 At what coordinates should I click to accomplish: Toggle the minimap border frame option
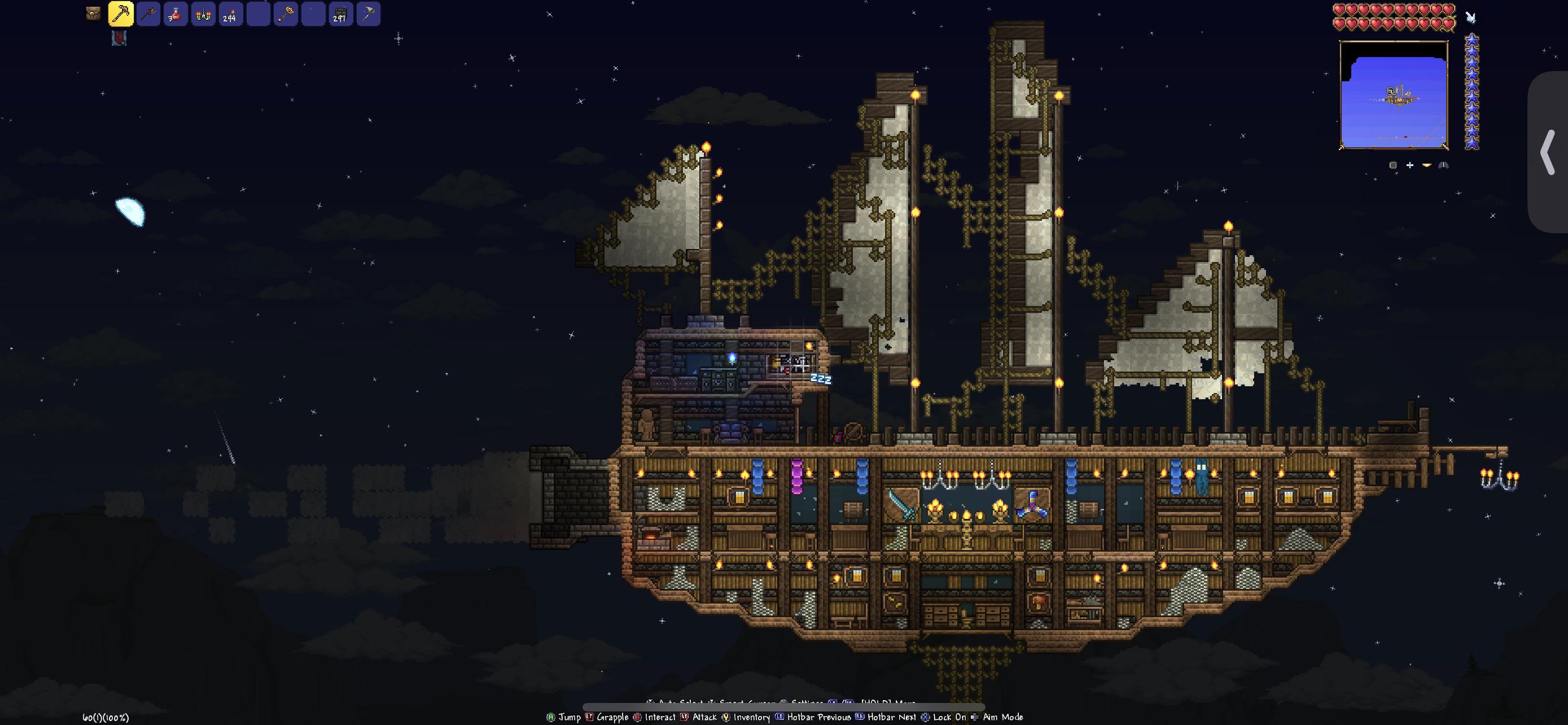pos(1392,165)
